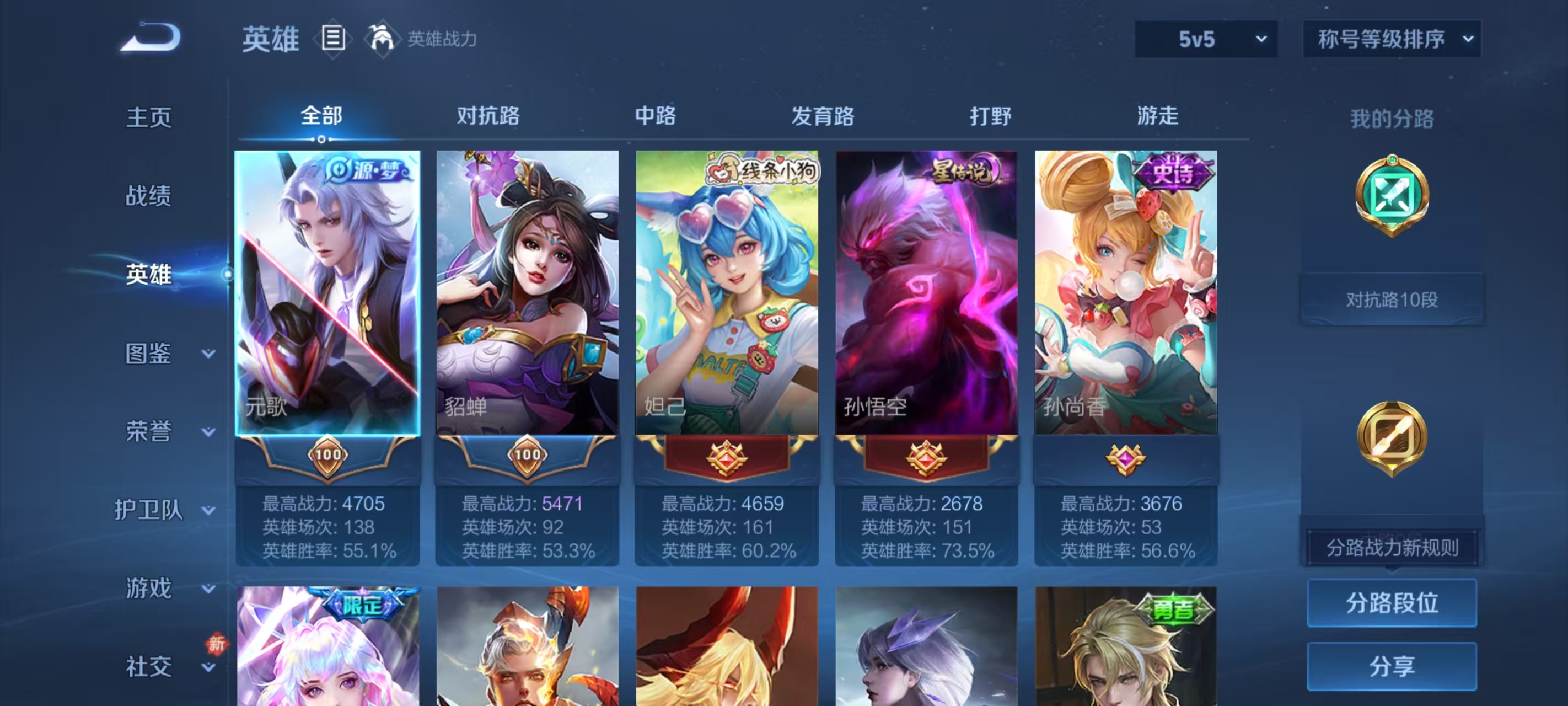Select 战绩 in the left sidebar
Image resolution: width=1568 pixels, height=706 pixels.
point(148,196)
